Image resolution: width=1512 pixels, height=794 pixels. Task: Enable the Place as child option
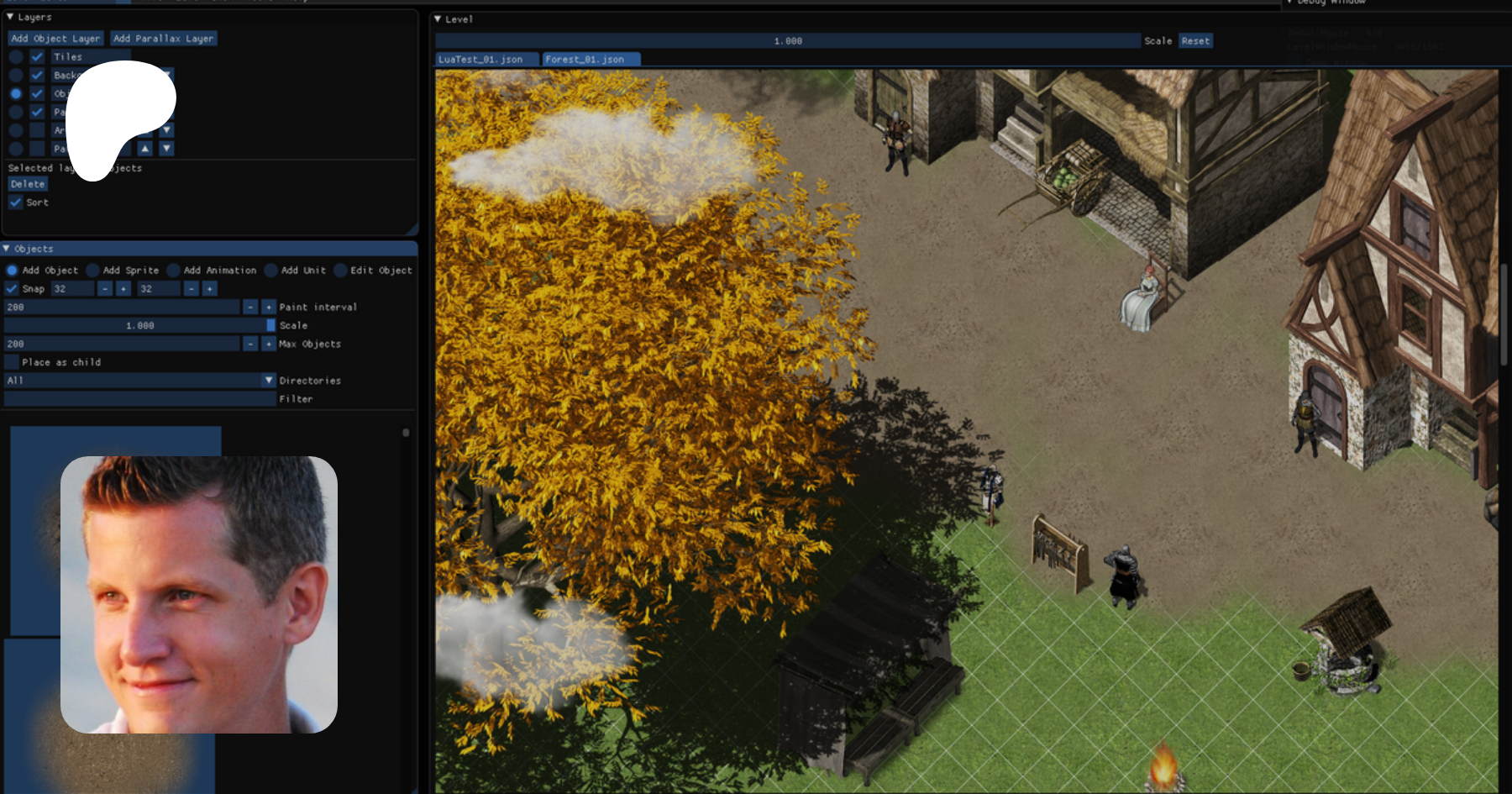[12, 362]
